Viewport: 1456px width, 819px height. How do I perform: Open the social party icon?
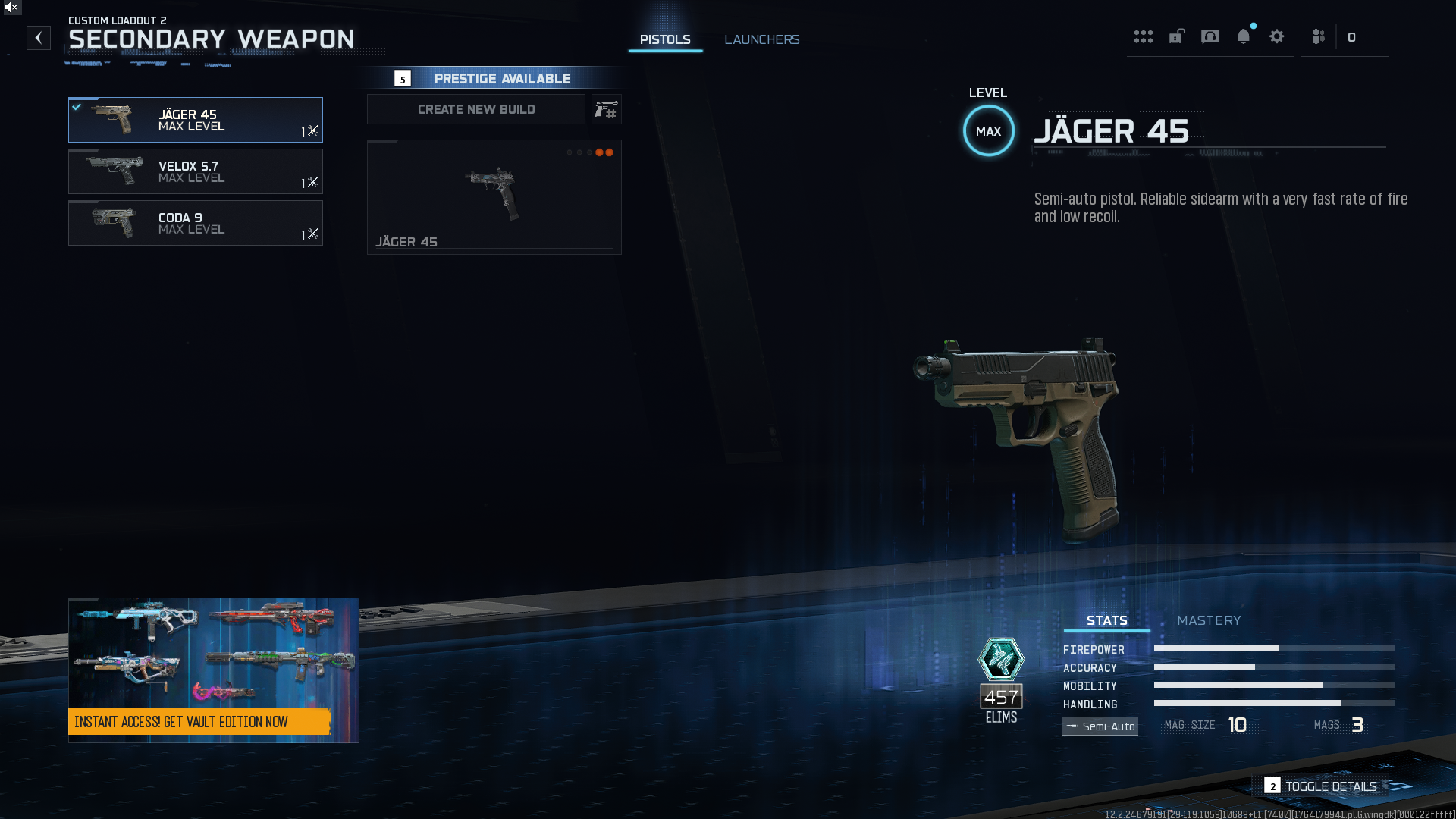(1319, 37)
